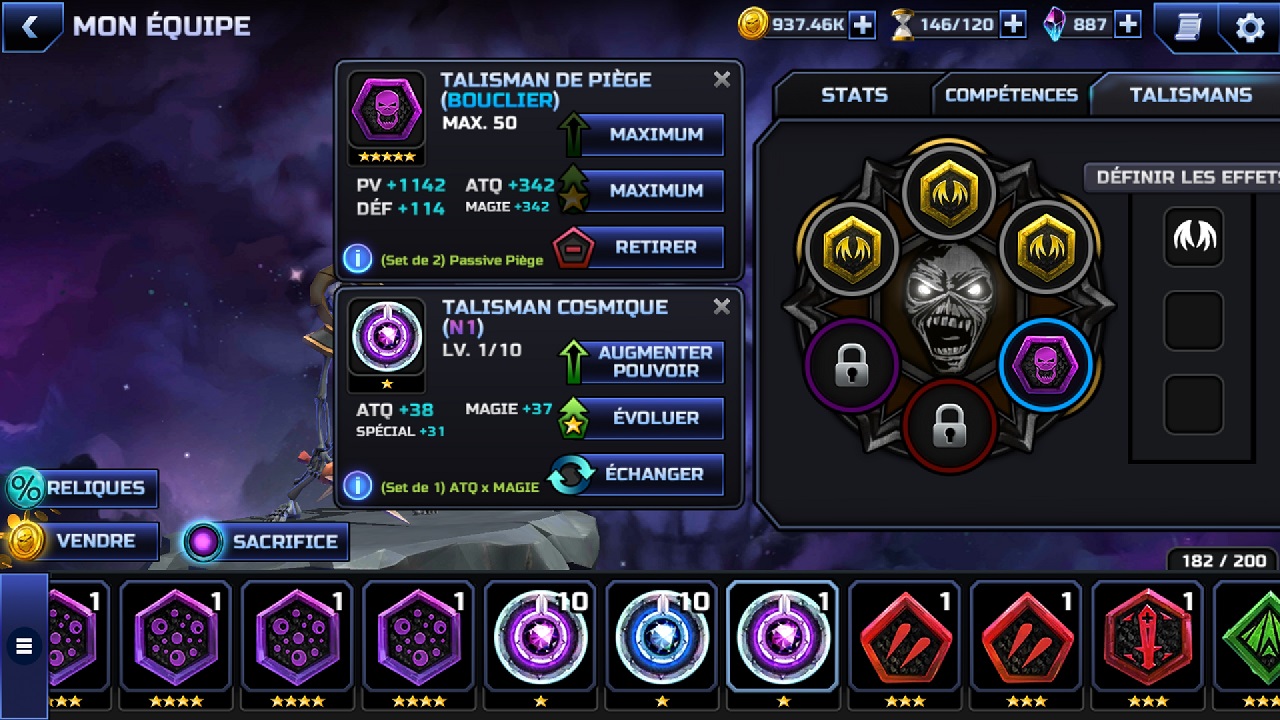
Task: Select the blue cosmic talisman in inventory
Action: (660, 636)
